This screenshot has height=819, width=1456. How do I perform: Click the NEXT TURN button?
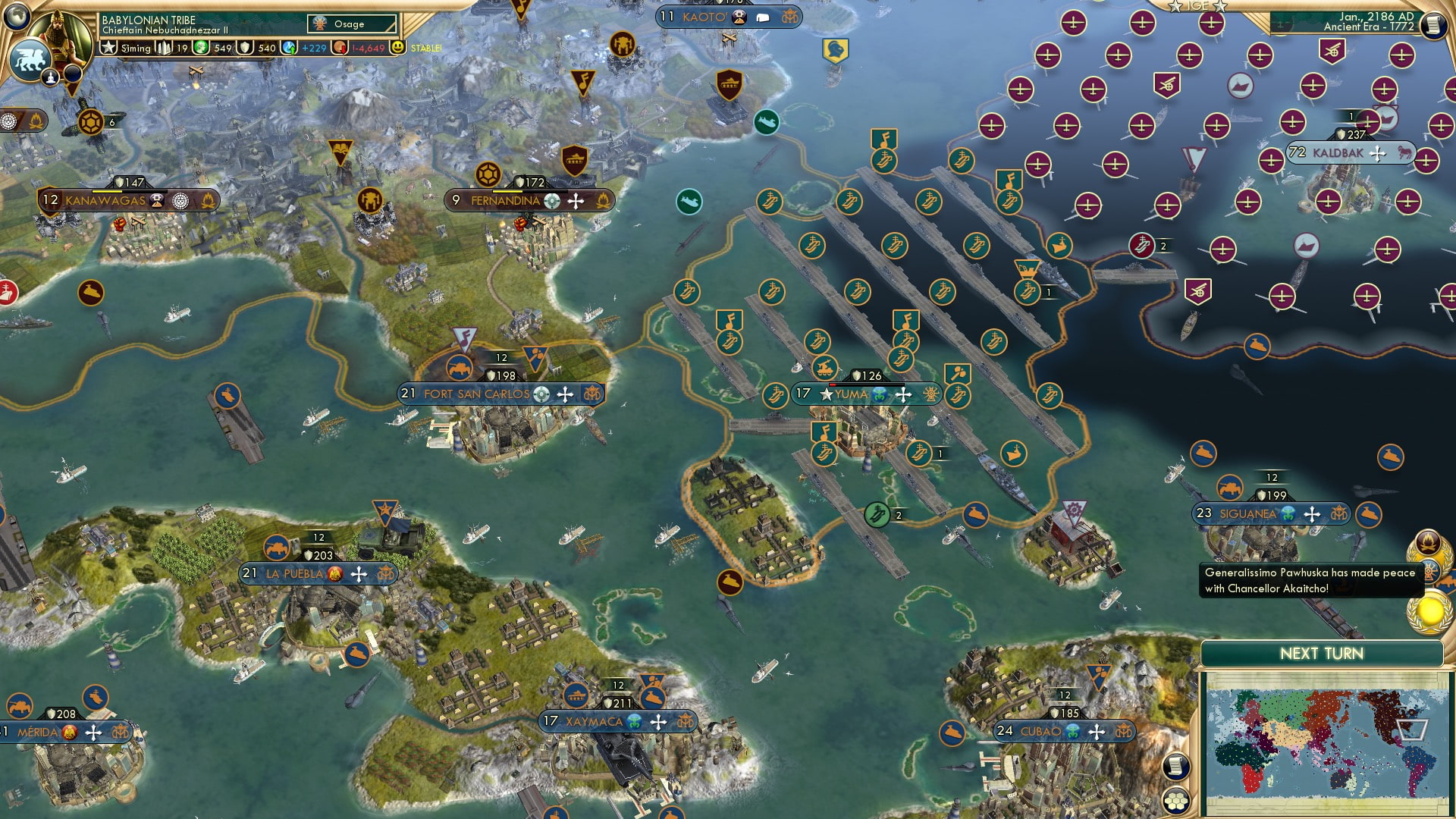coord(1321,653)
